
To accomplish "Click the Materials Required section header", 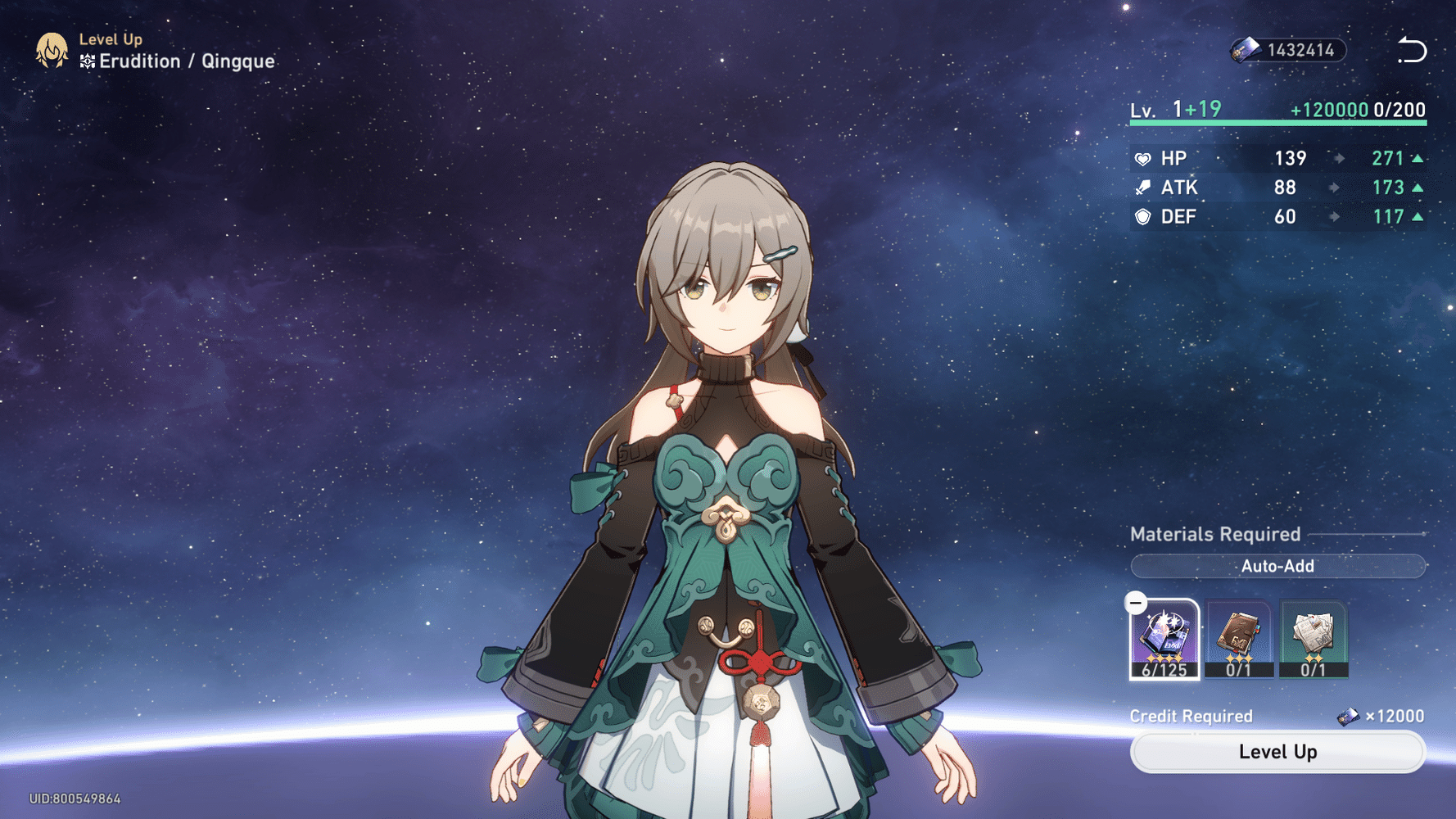I will pos(1214,534).
